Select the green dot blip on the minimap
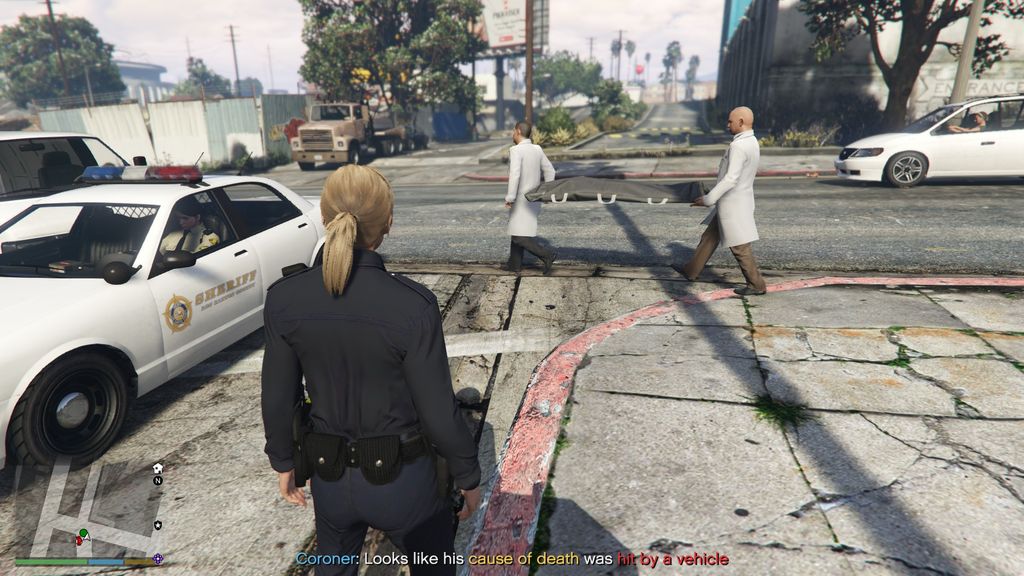Image resolution: width=1024 pixels, height=576 pixels. [x=83, y=533]
